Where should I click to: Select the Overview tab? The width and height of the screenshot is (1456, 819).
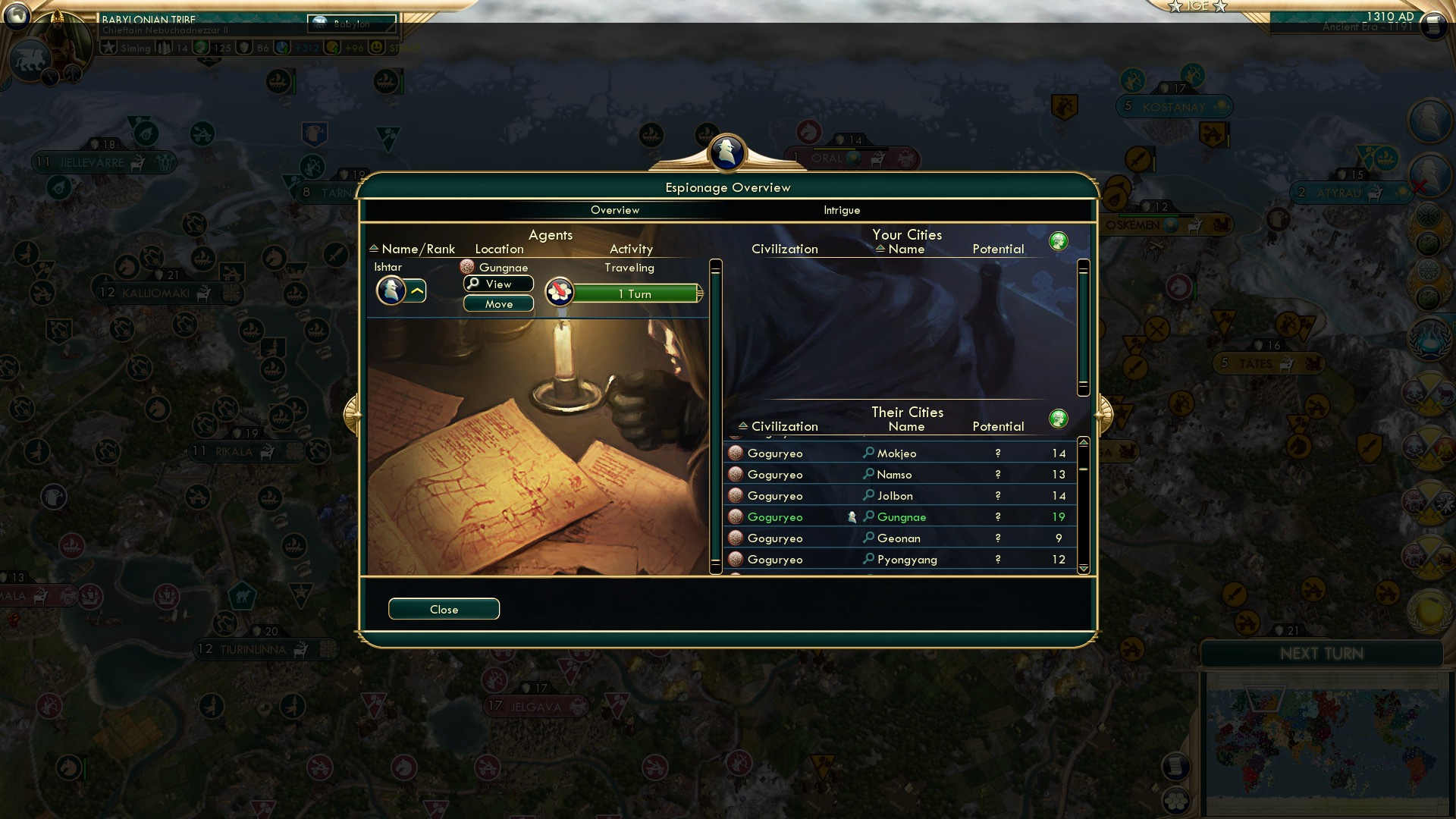click(x=615, y=210)
